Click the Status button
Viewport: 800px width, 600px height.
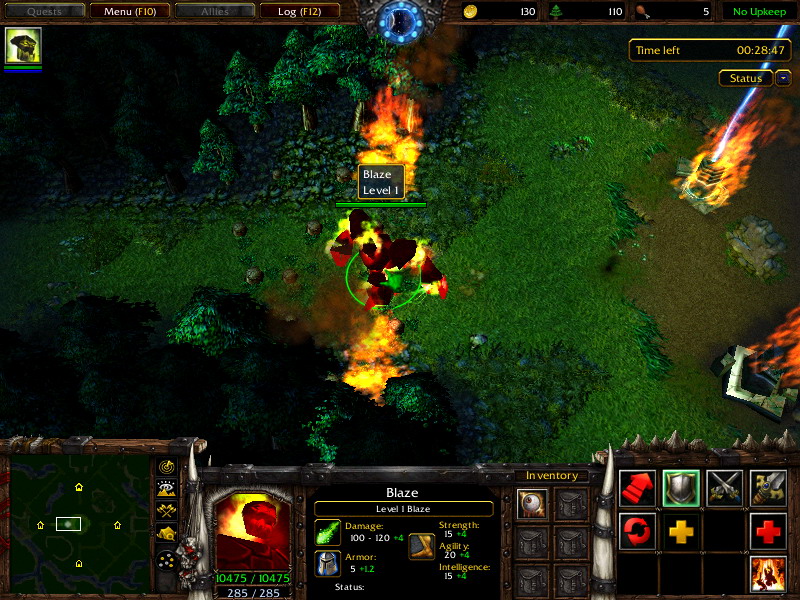pos(746,78)
